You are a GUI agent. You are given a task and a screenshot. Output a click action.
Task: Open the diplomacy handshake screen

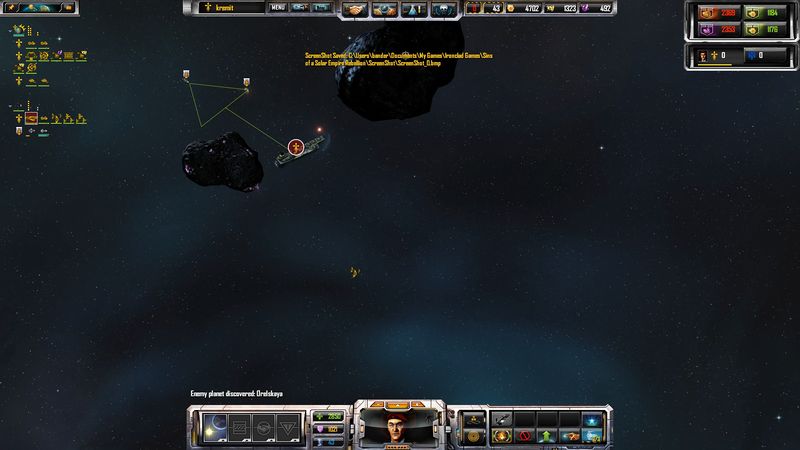pyautogui.click(x=355, y=9)
